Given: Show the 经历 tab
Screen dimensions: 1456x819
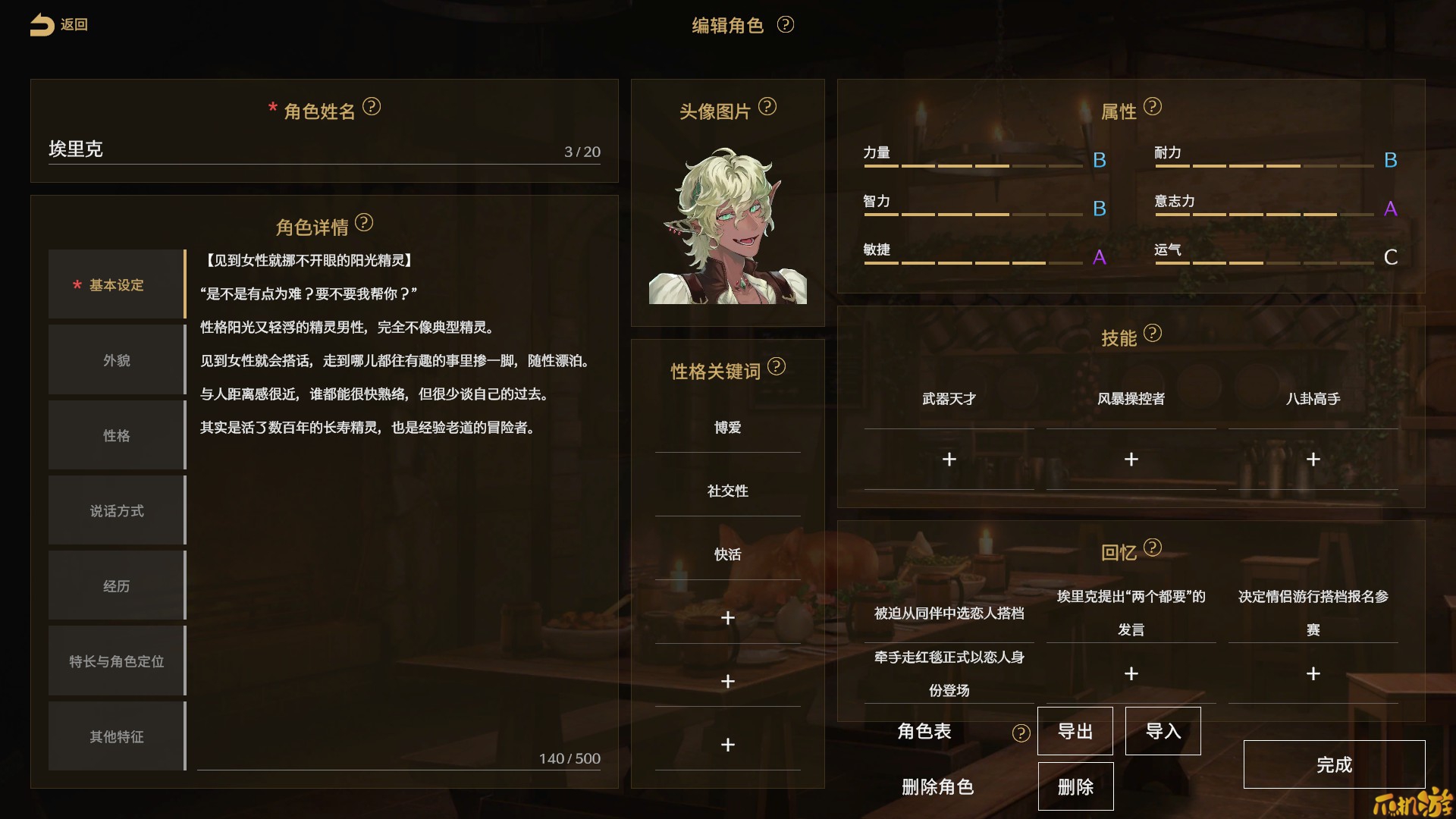Looking at the screenshot, I should [117, 585].
